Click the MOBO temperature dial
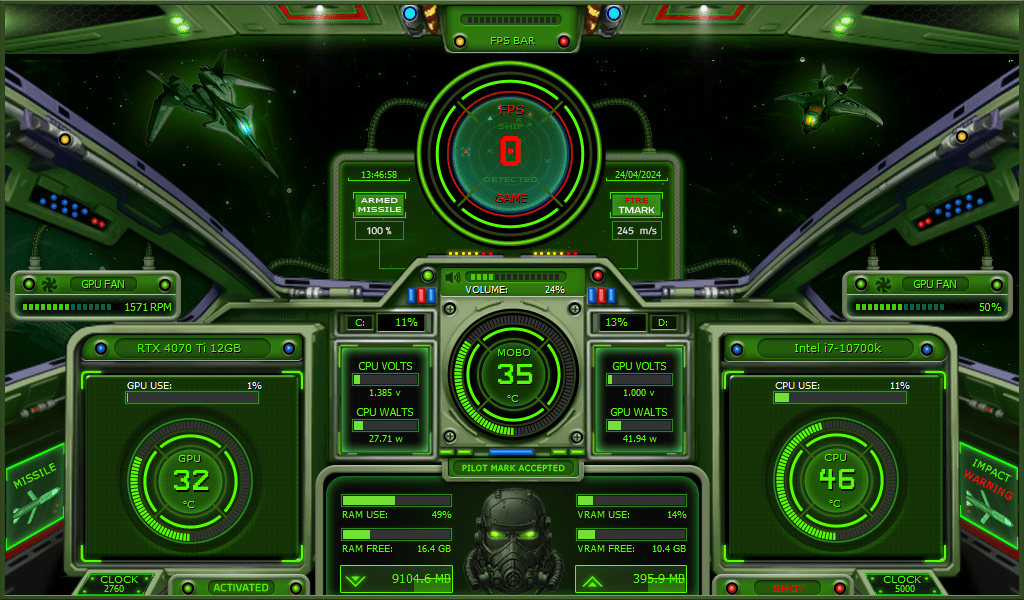 pos(514,374)
